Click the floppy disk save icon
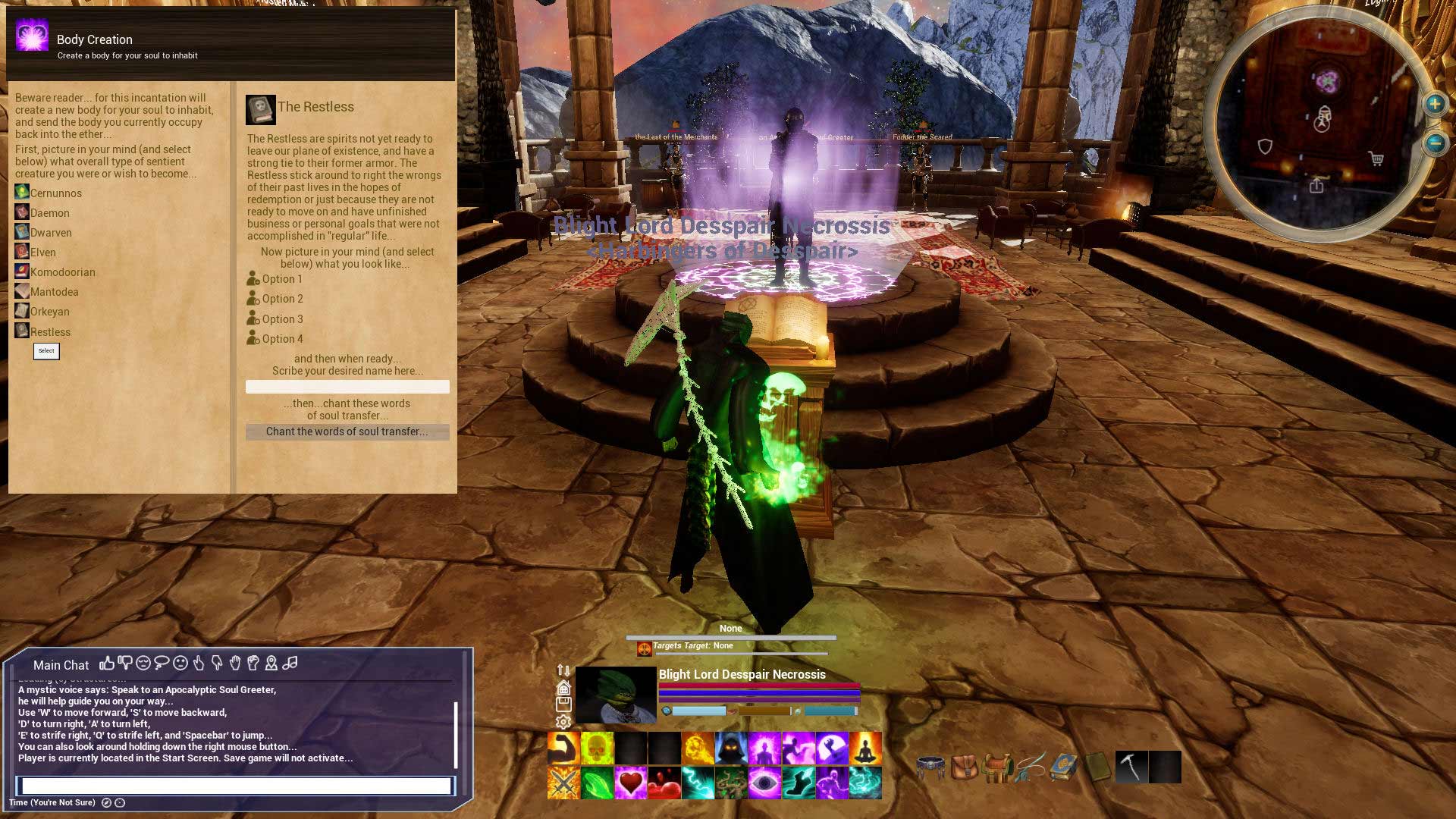Screen dimensions: 1456x819 pos(563,705)
